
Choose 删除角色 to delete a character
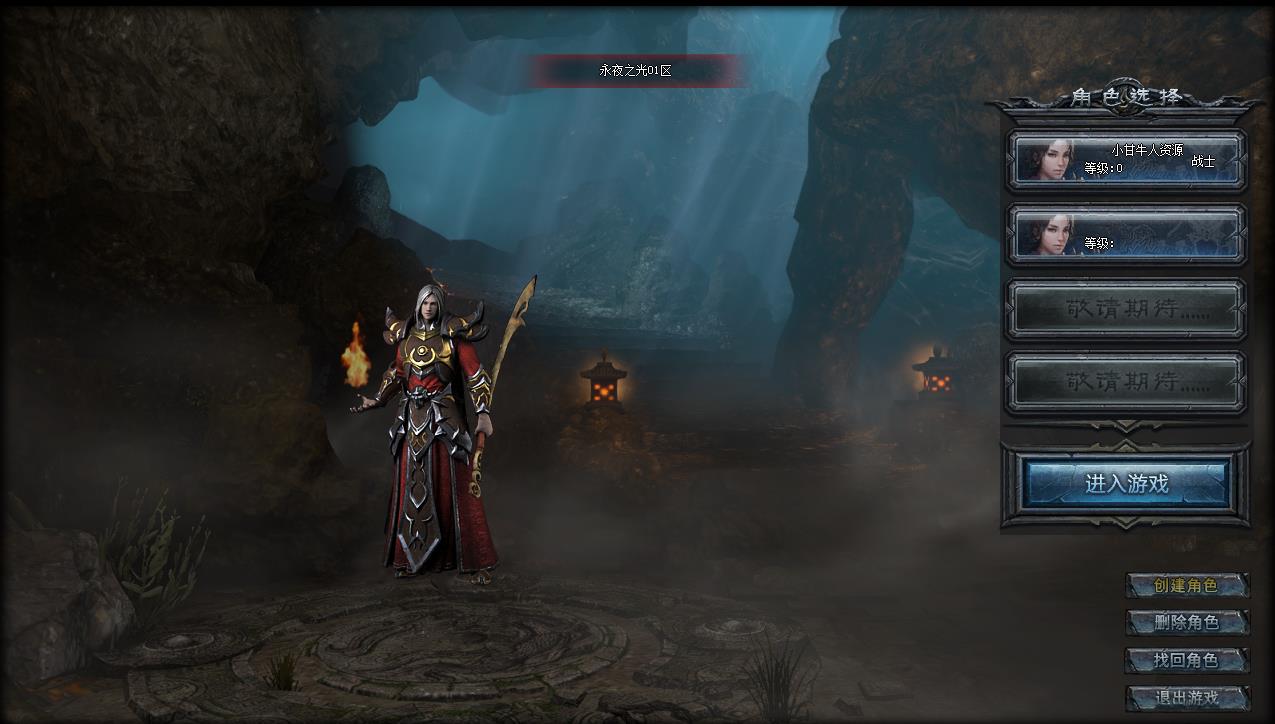tap(1187, 623)
